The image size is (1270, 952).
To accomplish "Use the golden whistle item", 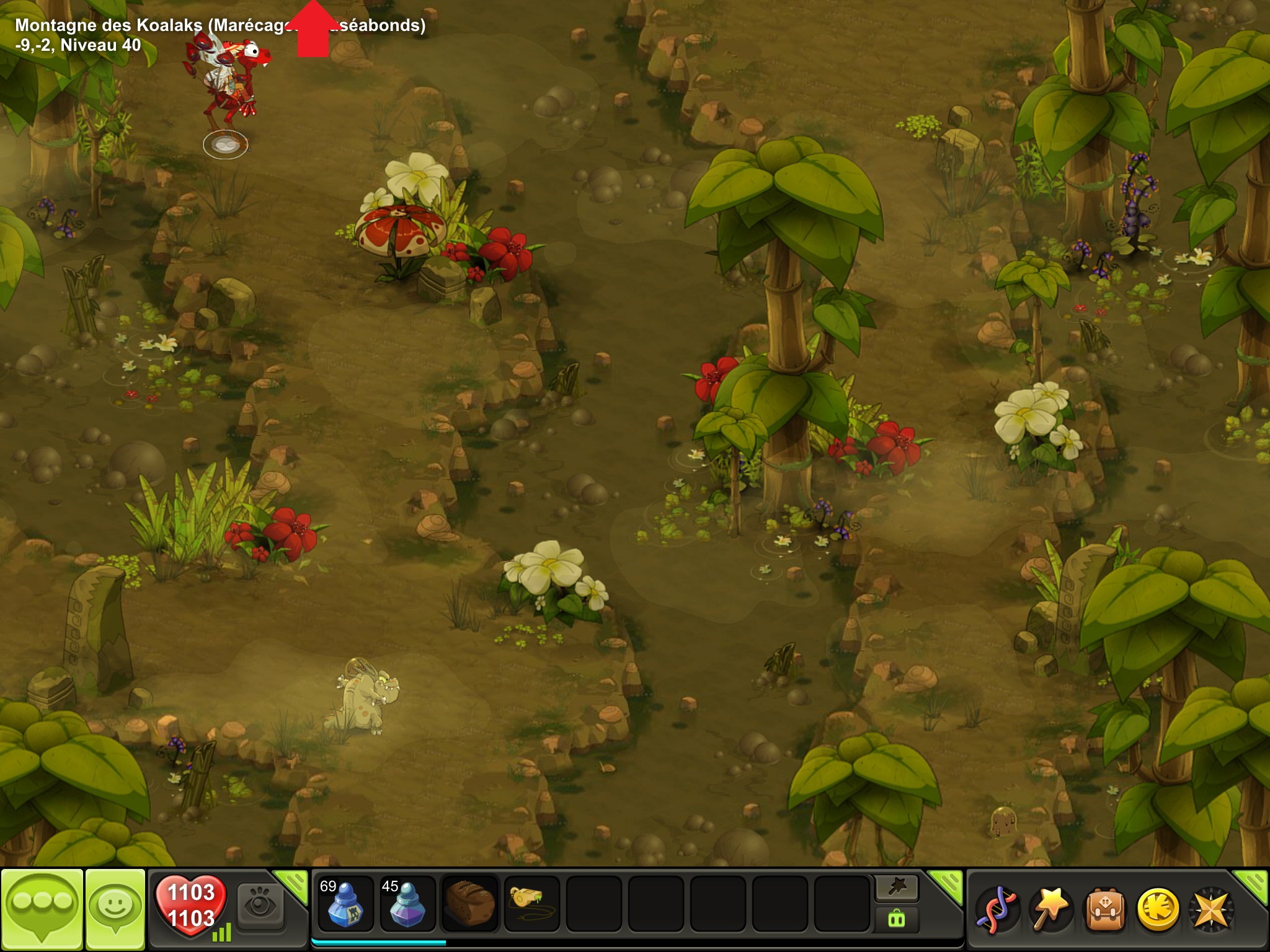I will [x=532, y=904].
